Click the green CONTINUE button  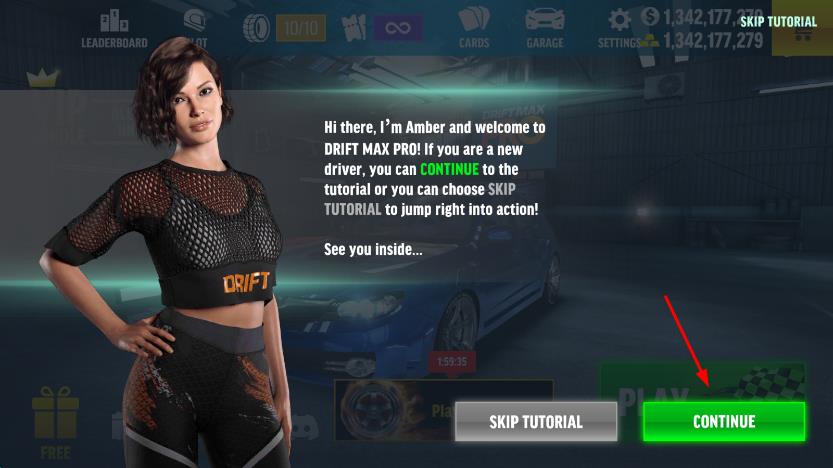pyautogui.click(x=723, y=421)
